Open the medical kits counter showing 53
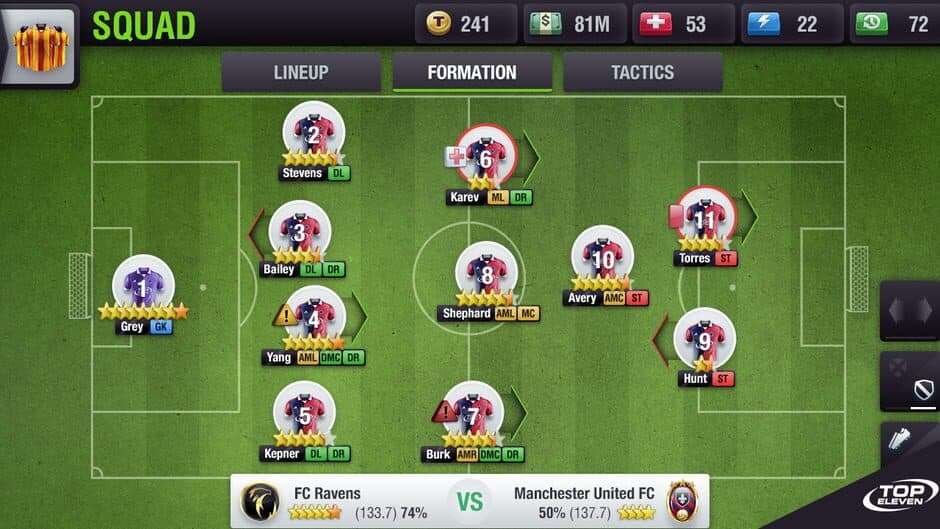 (x=683, y=24)
